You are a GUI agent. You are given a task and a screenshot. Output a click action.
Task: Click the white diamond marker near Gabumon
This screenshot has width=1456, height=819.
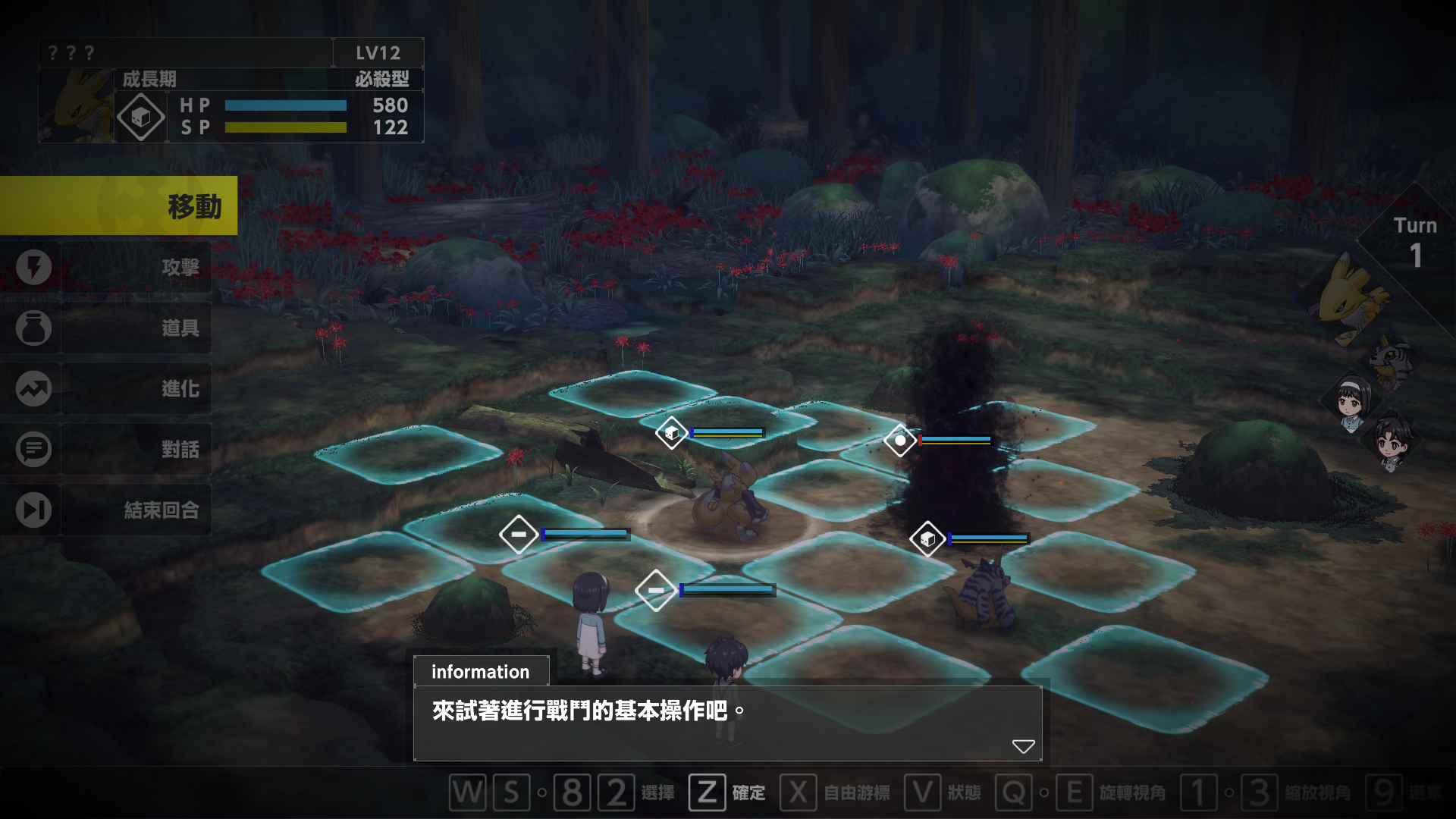pyautogui.click(x=930, y=539)
